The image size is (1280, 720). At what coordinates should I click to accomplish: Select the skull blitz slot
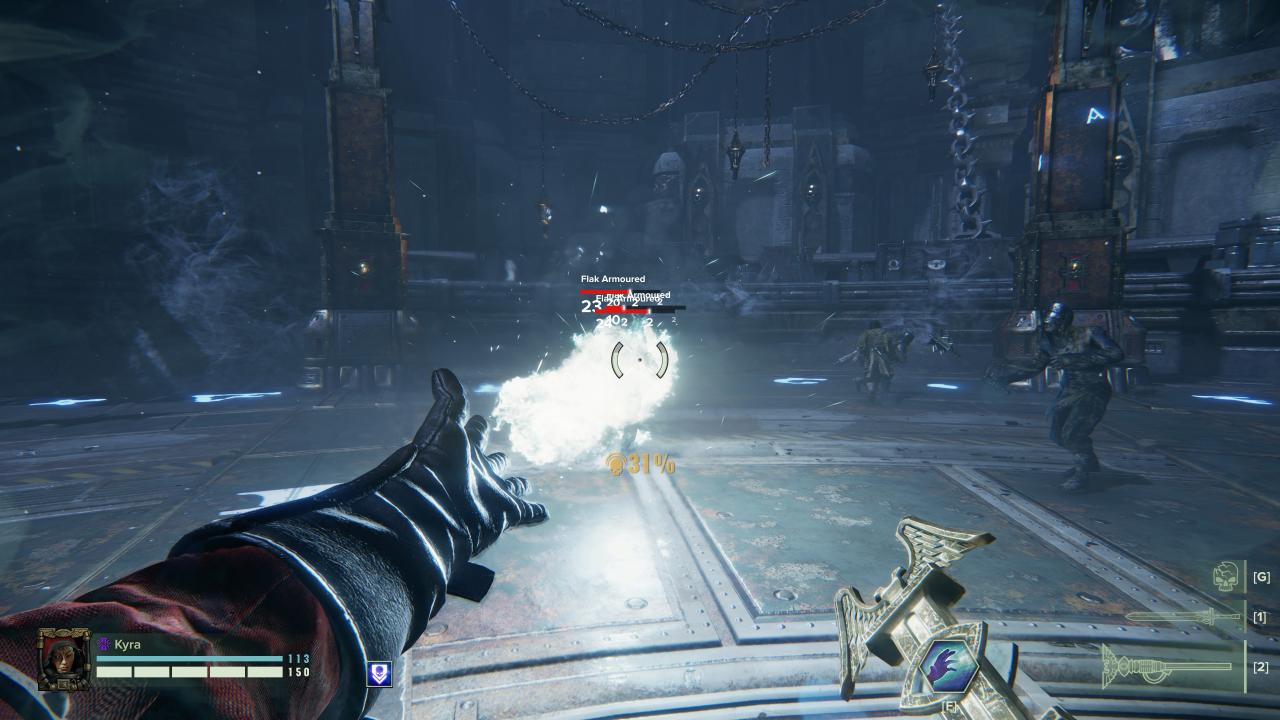point(1226,577)
